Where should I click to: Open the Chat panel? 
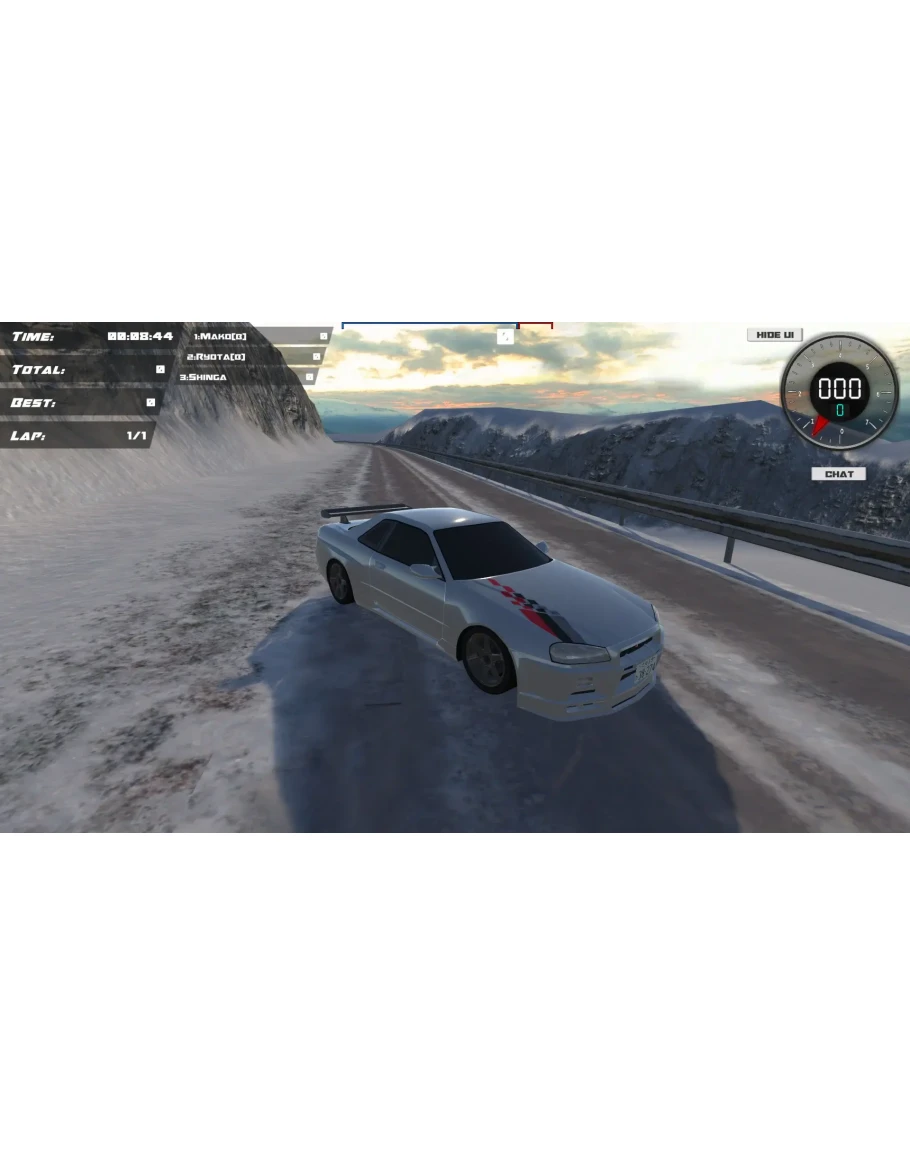click(x=838, y=474)
